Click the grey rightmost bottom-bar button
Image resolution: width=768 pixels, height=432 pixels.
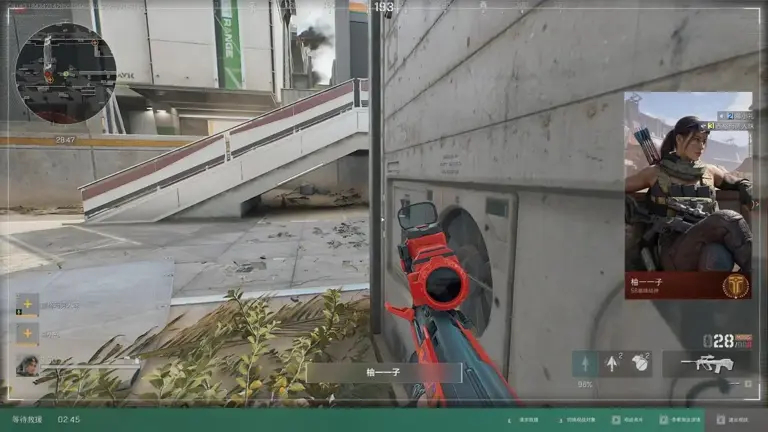(735, 420)
